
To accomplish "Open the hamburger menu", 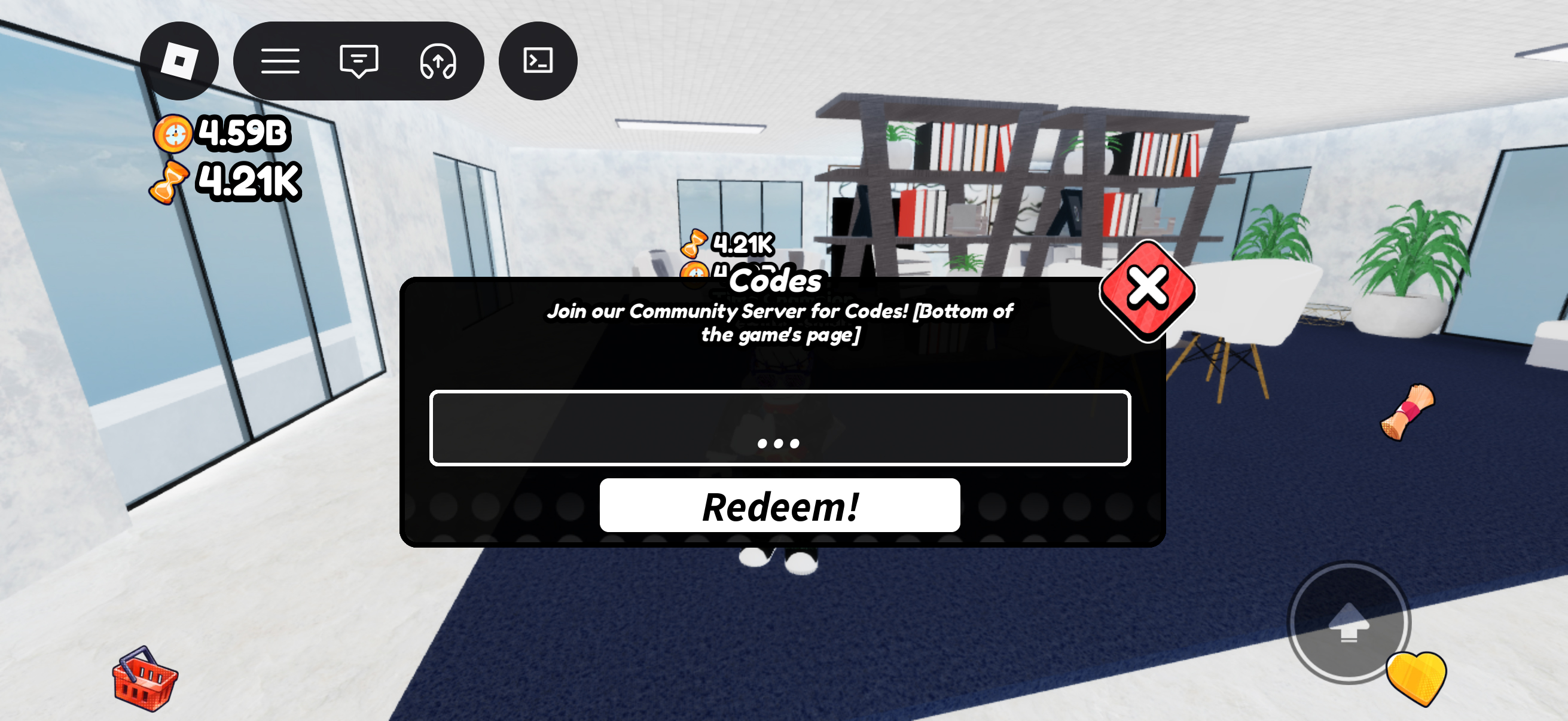I will pos(280,61).
